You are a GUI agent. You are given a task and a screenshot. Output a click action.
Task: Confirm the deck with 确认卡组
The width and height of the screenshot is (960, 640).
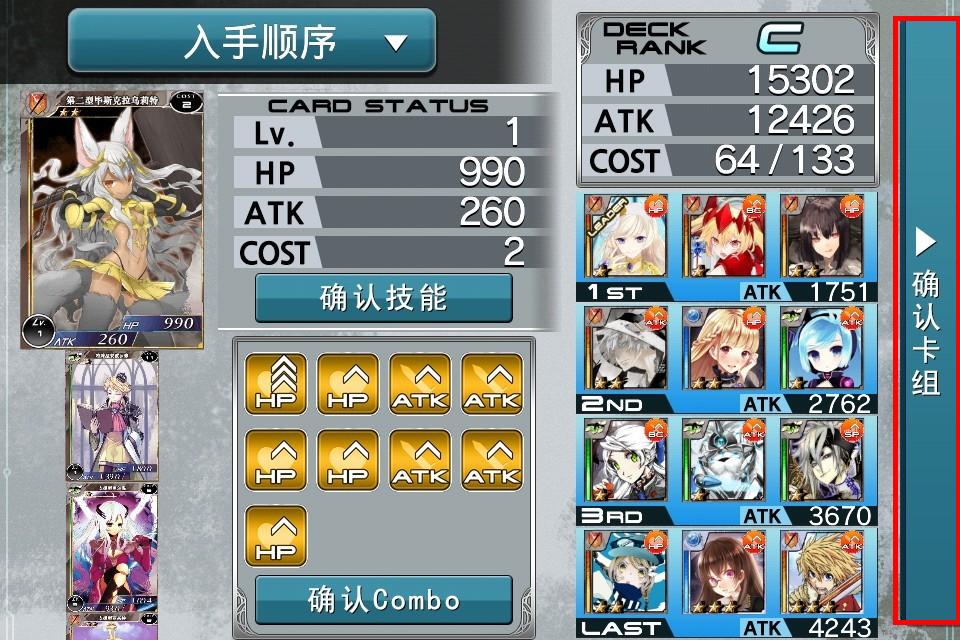pos(927,320)
